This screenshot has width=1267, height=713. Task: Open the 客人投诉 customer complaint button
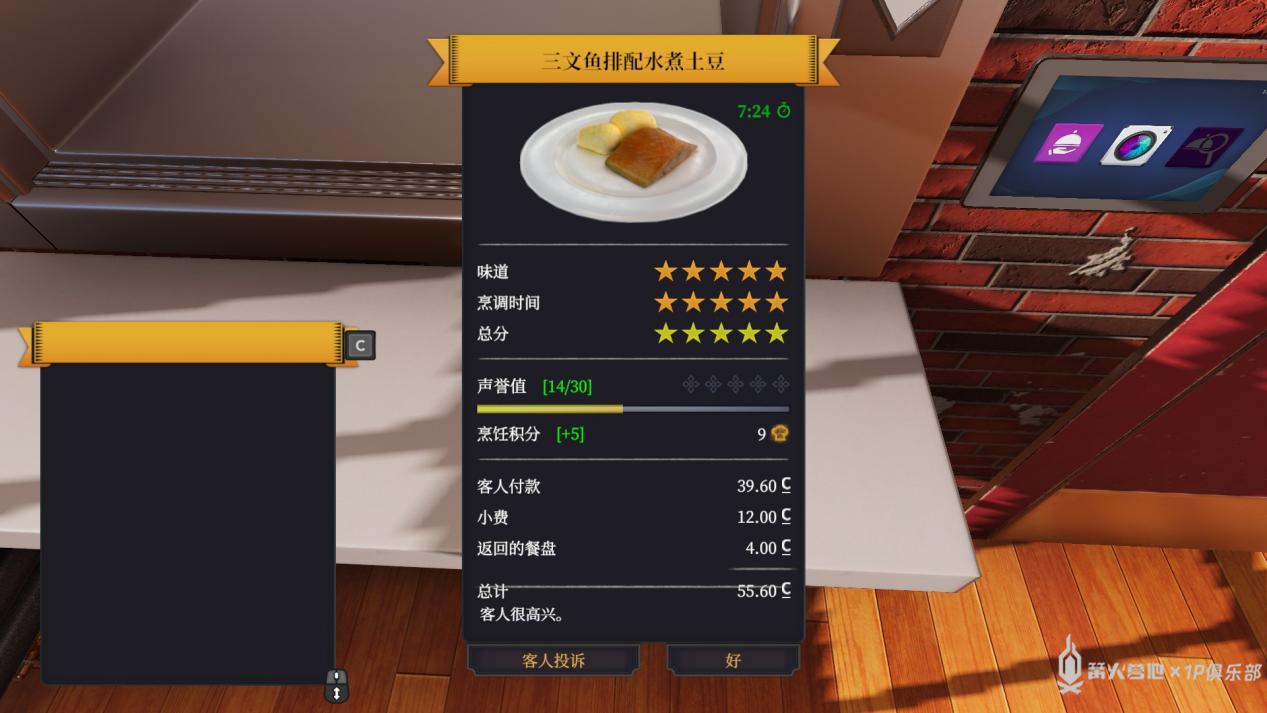click(553, 660)
